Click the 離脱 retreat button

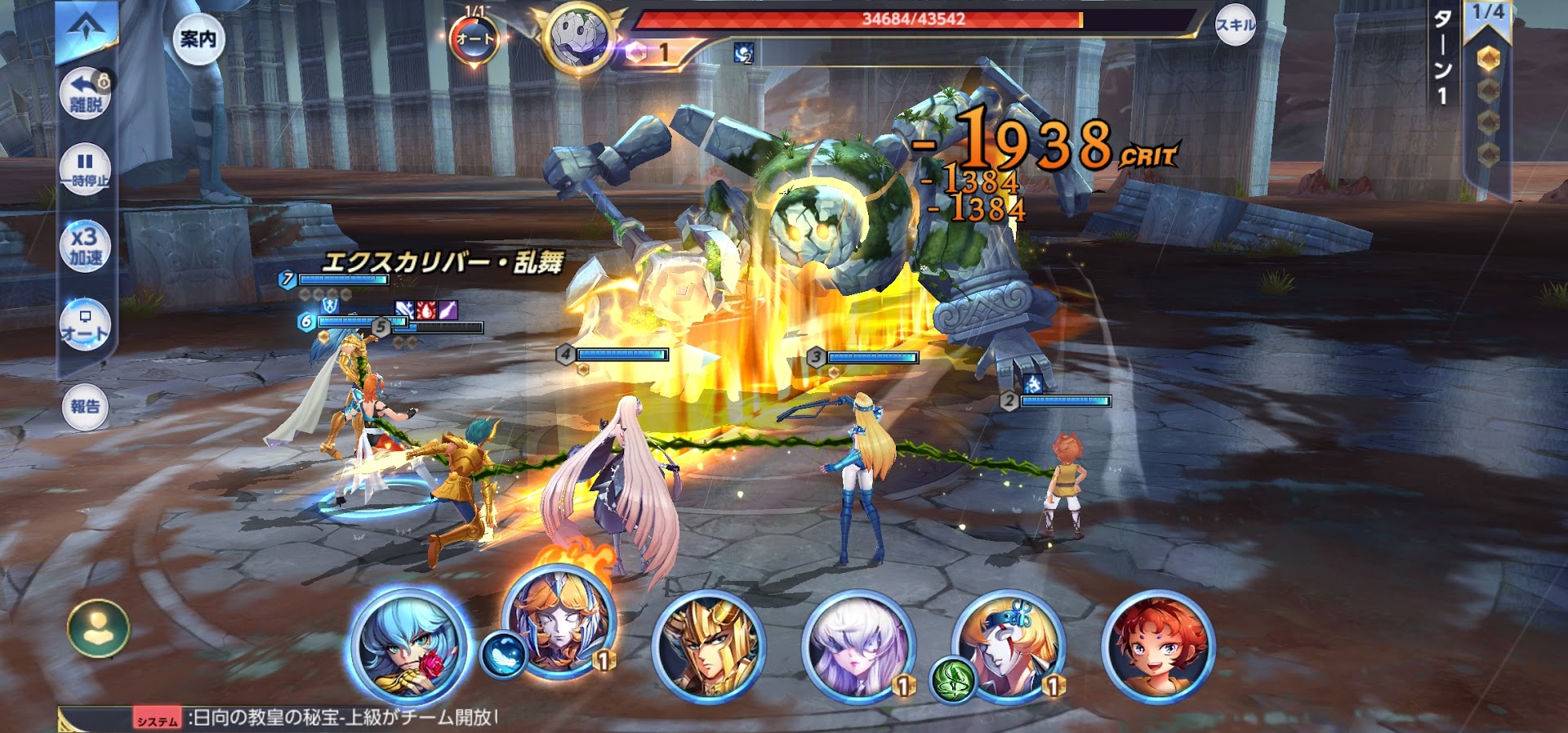86,93
